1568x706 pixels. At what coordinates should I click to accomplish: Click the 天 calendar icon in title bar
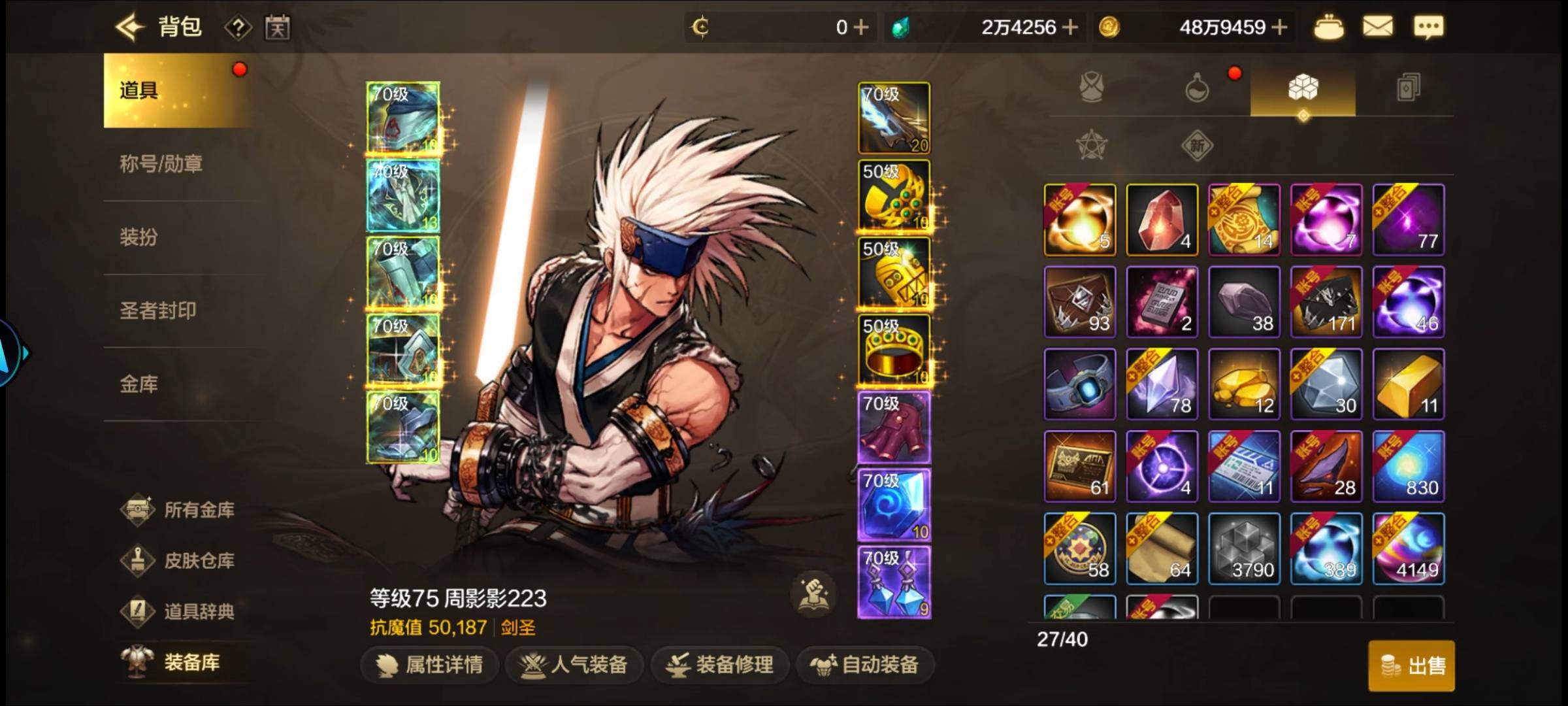pos(278,26)
